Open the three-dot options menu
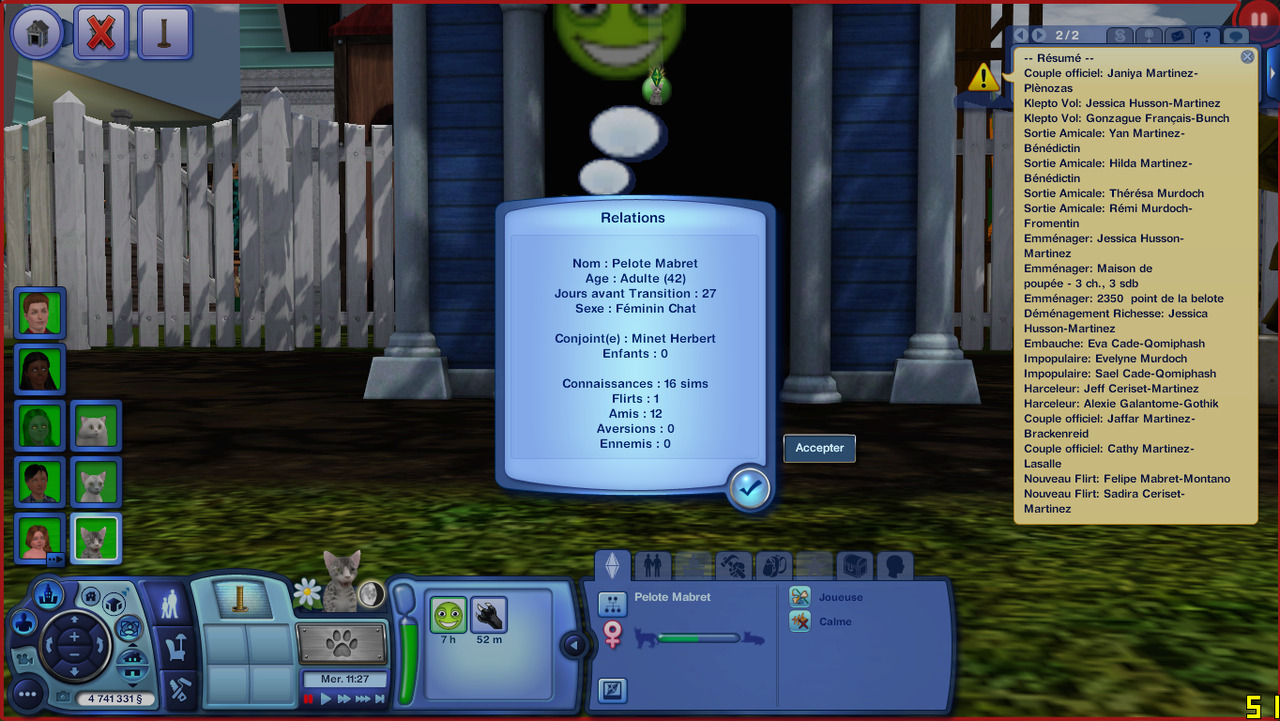The height and width of the screenshot is (721, 1280). [x=27, y=694]
